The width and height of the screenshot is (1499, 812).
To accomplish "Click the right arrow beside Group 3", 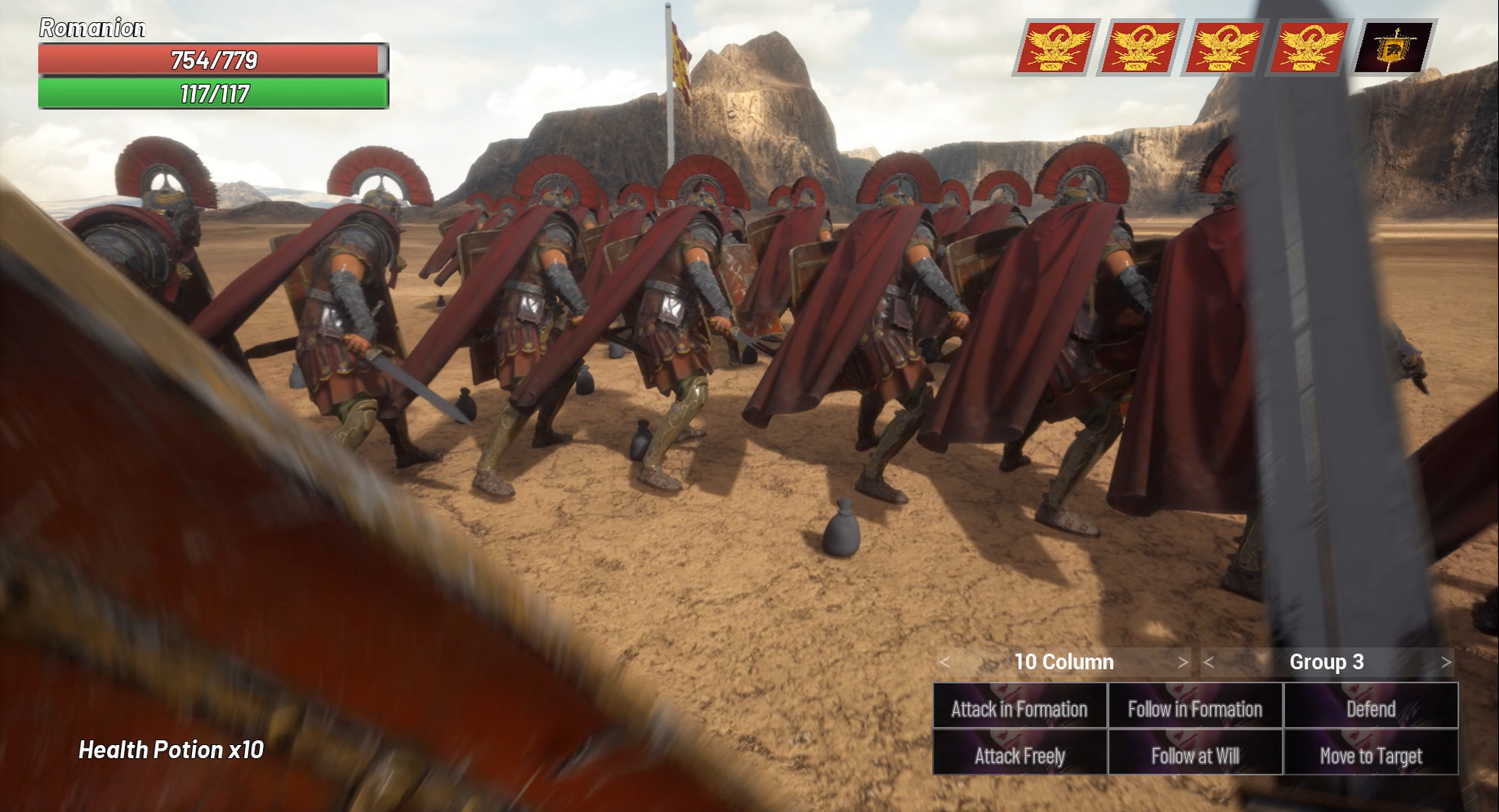I will coord(1446,662).
